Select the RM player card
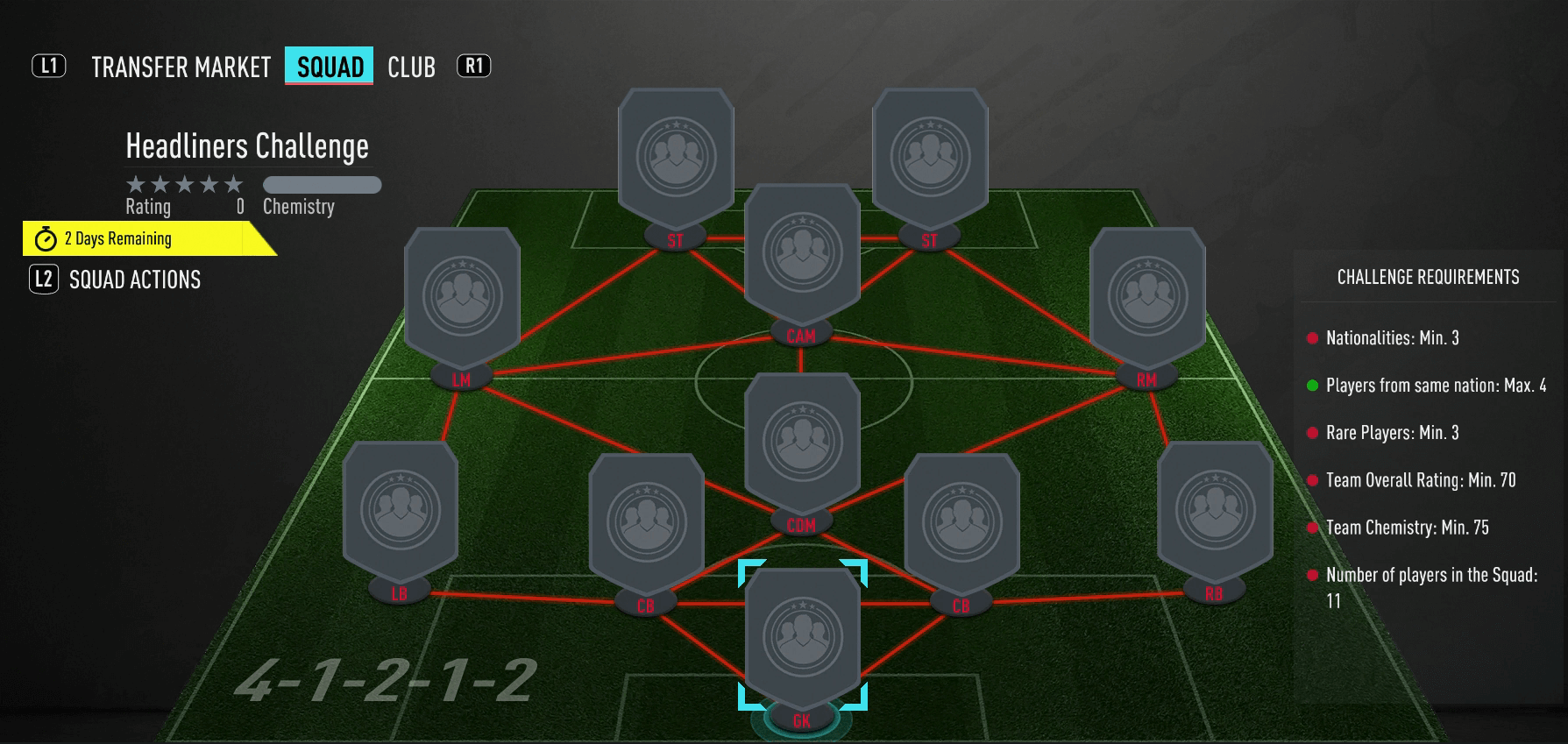1568x744 pixels. click(1146, 294)
